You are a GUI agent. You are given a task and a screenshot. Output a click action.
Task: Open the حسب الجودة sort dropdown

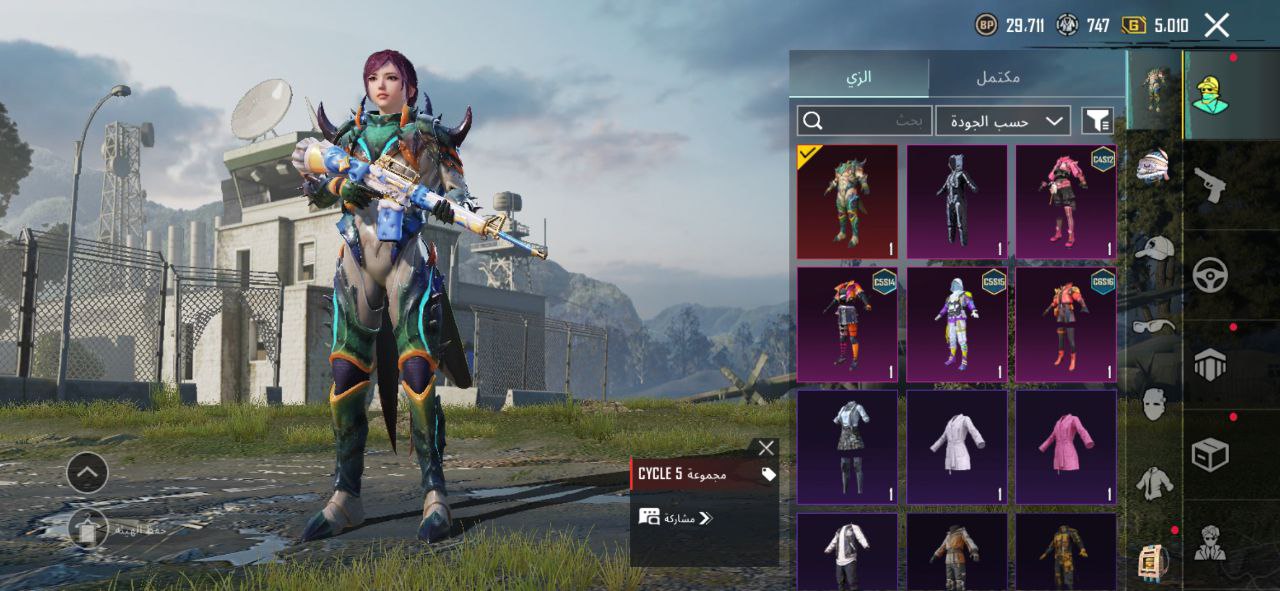(x=1003, y=121)
